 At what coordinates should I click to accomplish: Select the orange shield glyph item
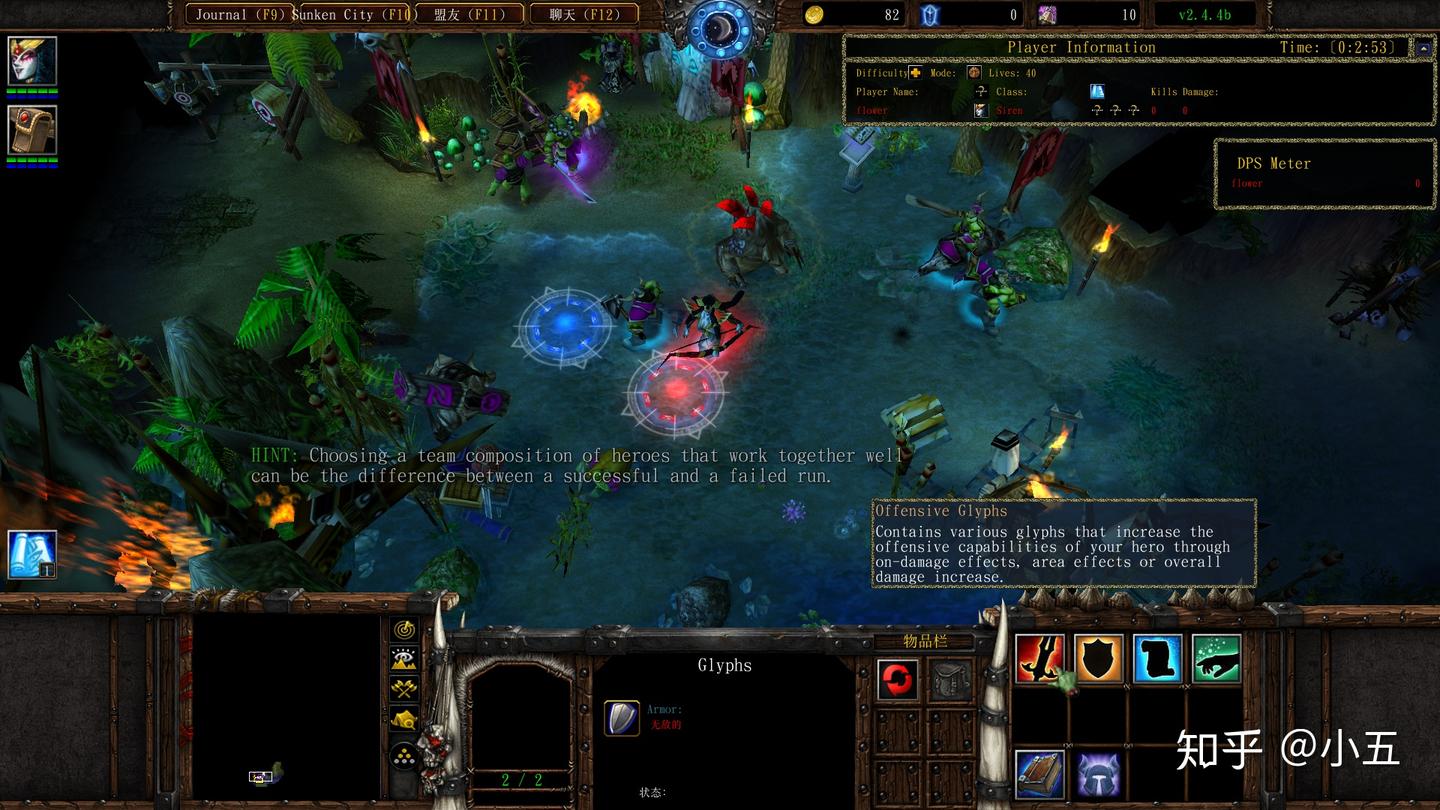coord(1099,658)
